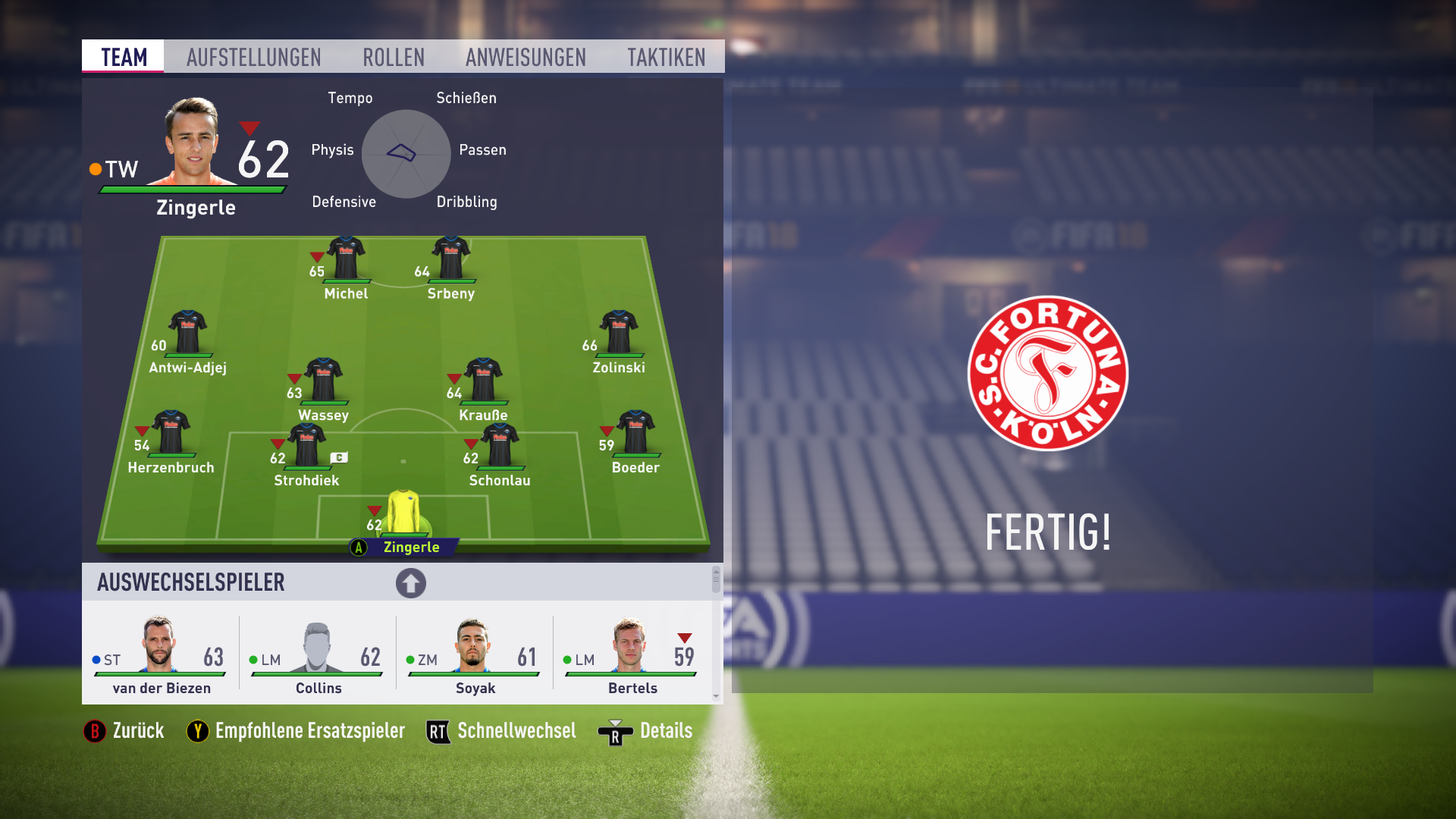Select striker Michel on the formation
The height and width of the screenshot is (819, 1456).
[345, 258]
